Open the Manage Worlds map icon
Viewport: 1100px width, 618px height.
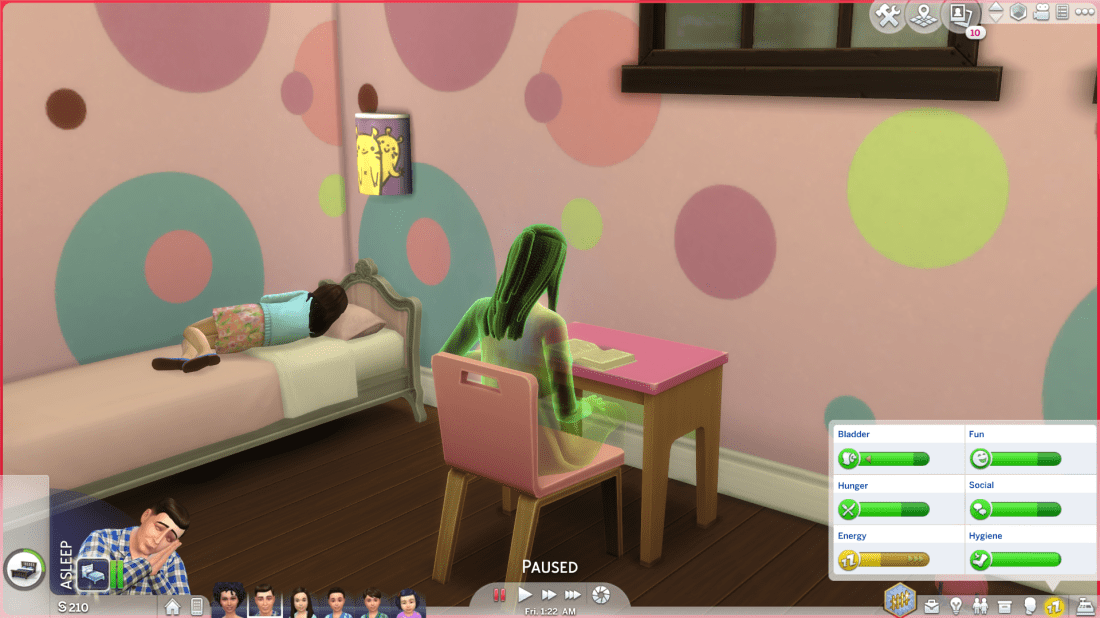[924, 15]
